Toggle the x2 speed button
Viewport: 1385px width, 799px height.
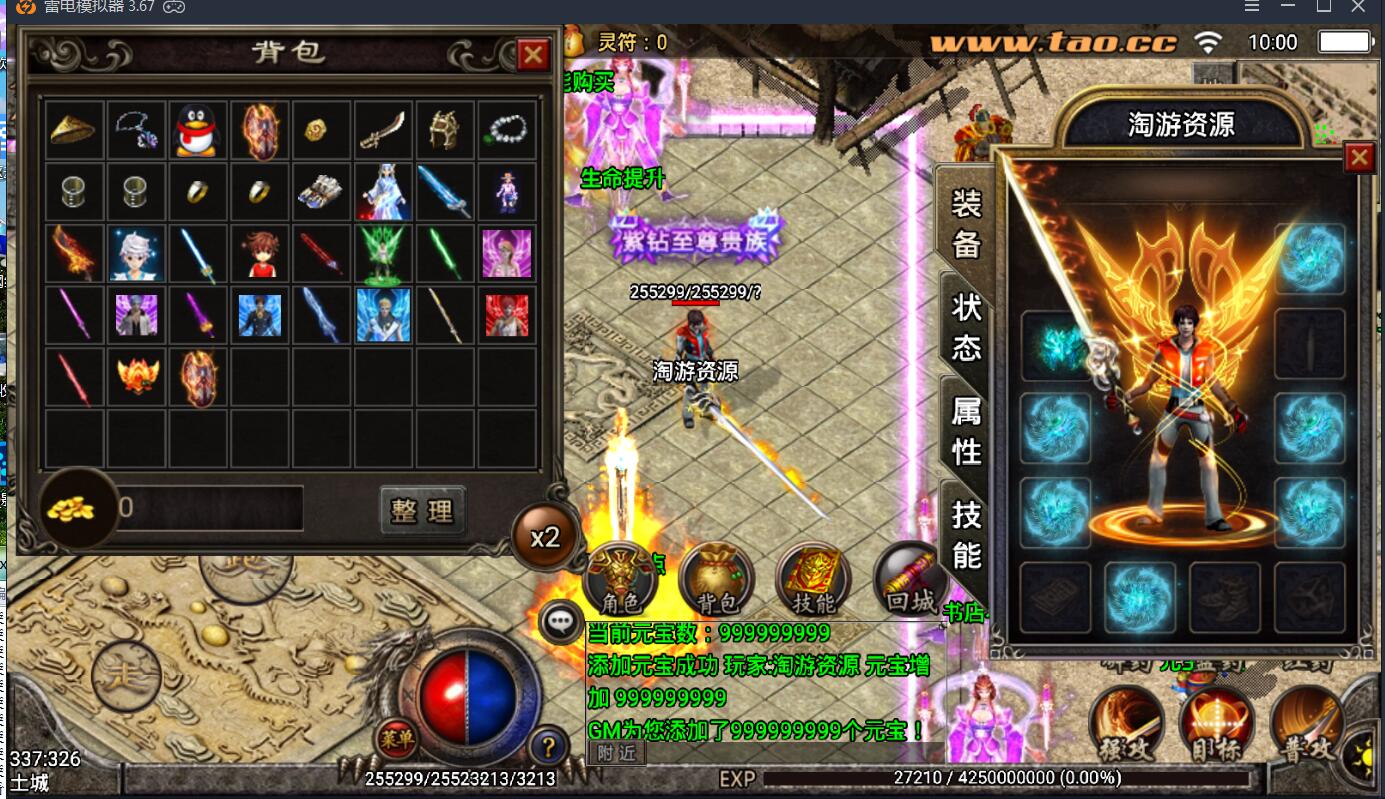click(545, 537)
